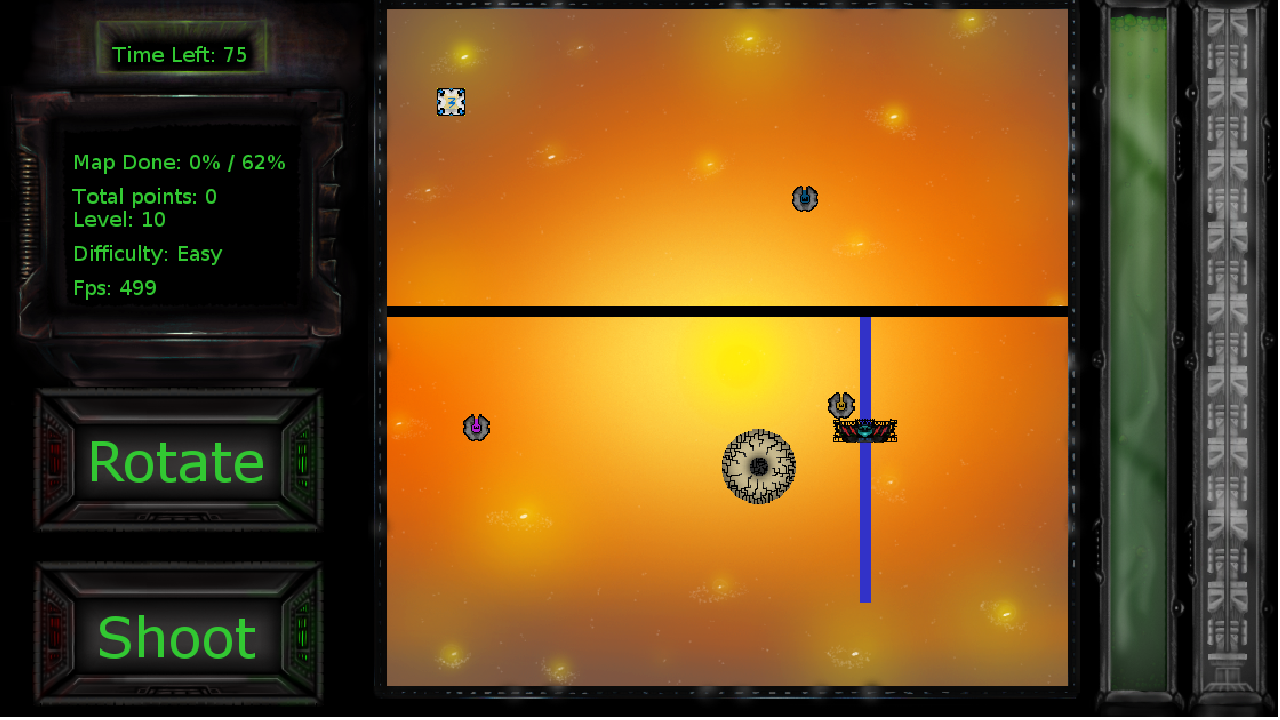Click the player spaceship on the blue beam
This screenshot has width=1280, height=720.
865,429
